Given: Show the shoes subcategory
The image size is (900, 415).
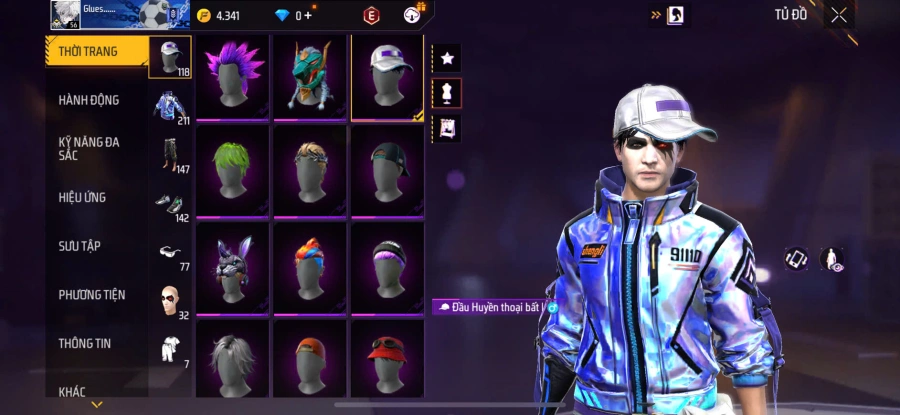Looking at the screenshot, I should [169, 204].
